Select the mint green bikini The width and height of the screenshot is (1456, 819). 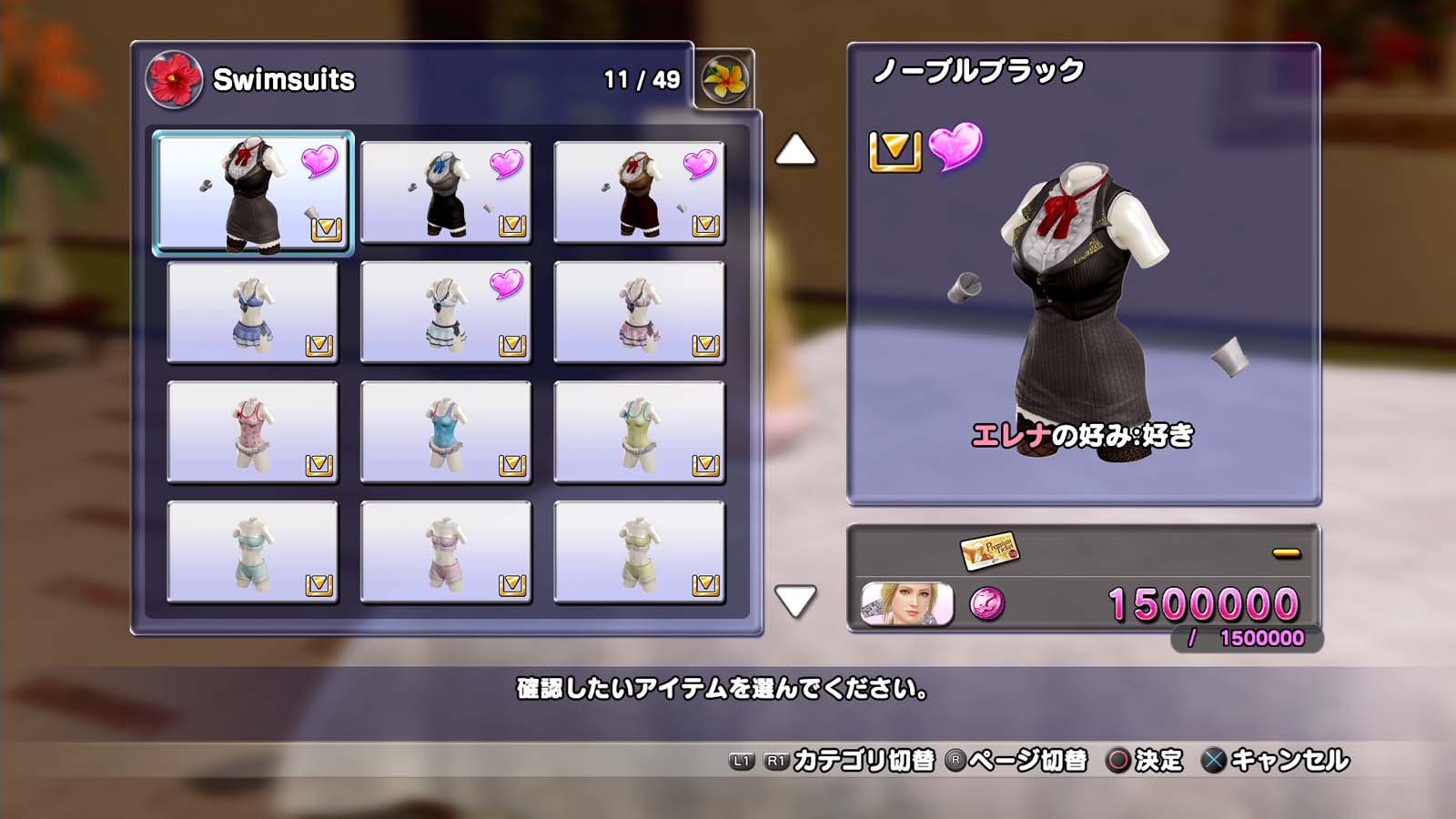click(x=253, y=552)
